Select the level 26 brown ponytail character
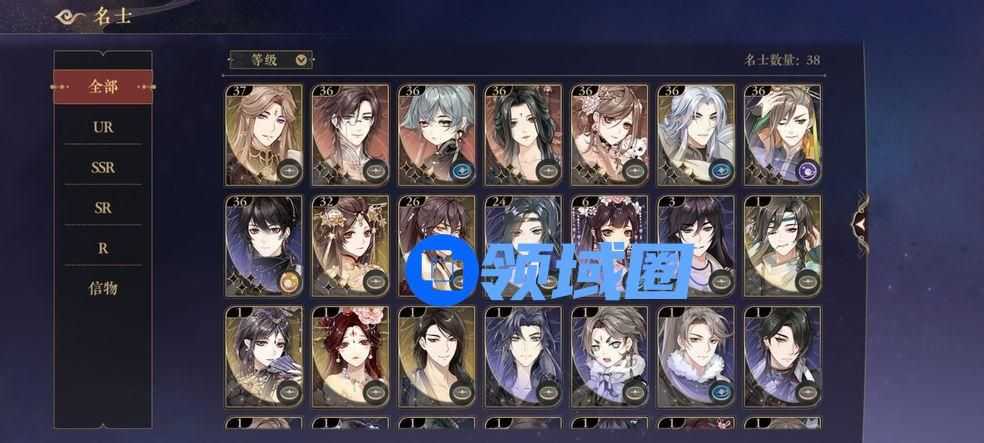The image size is (984, 443). tap(437, 246)
